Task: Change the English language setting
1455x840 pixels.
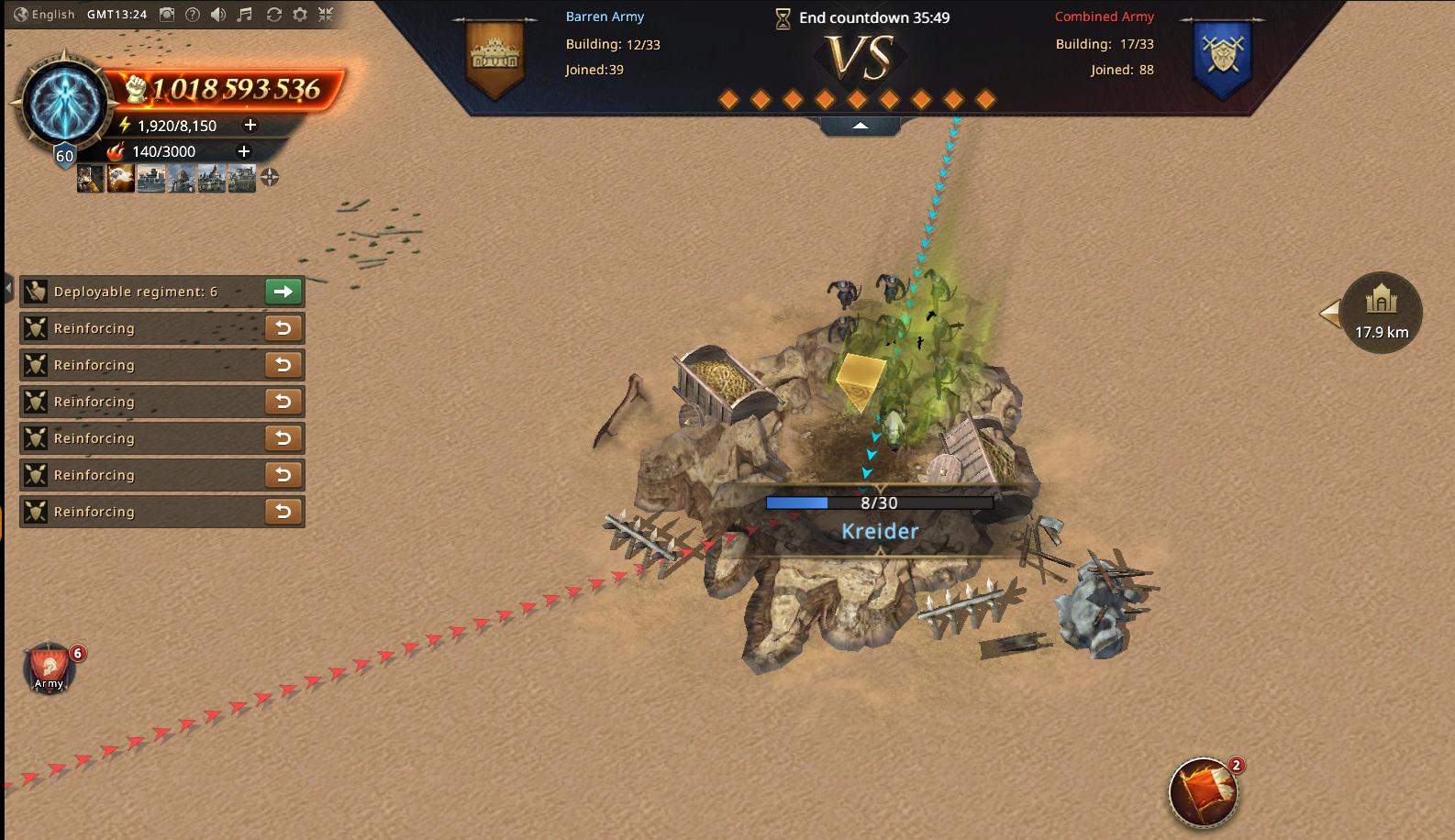Action: [x=44, y=15]
